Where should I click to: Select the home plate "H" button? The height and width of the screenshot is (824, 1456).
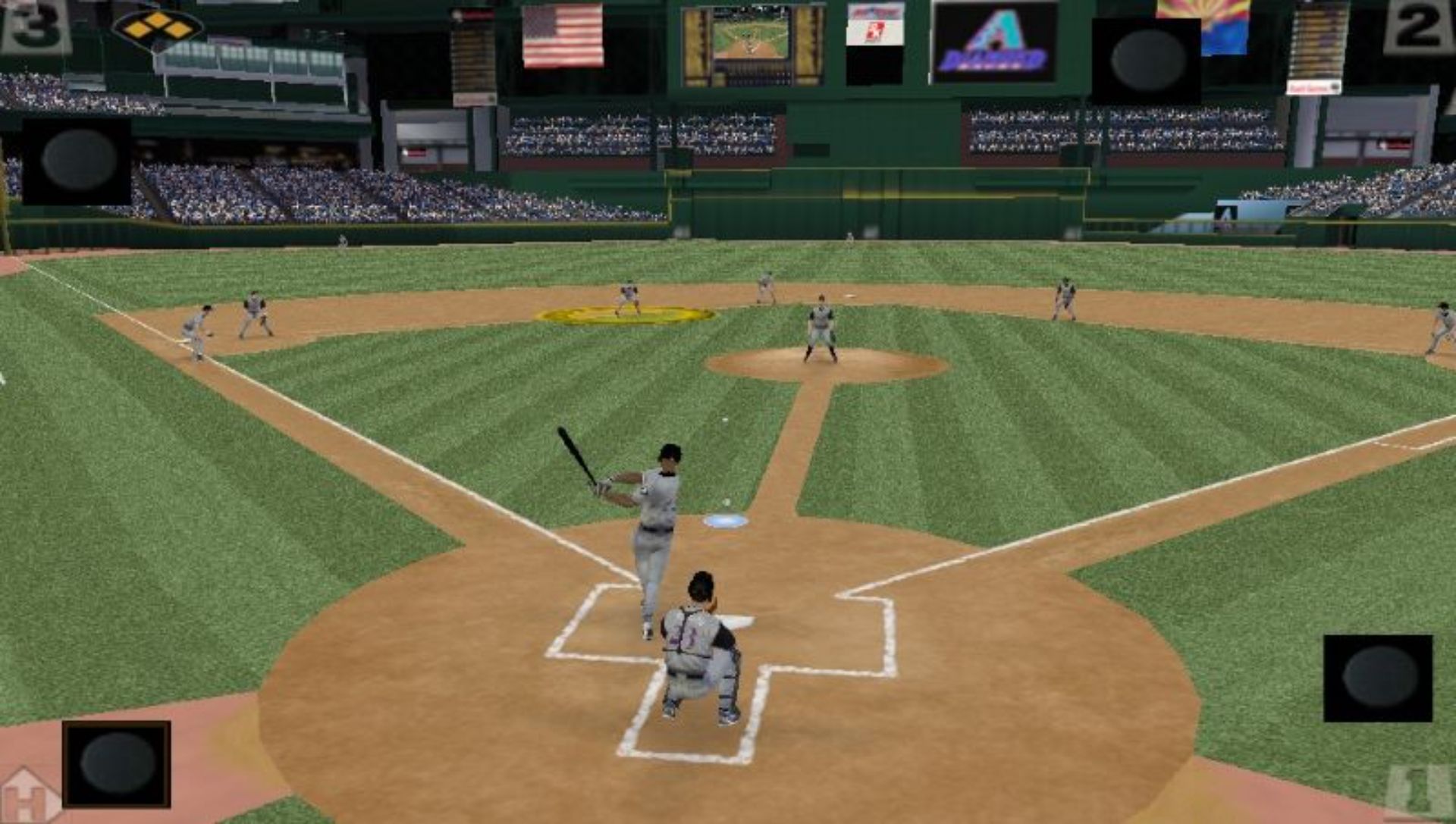tap(30, 796)
